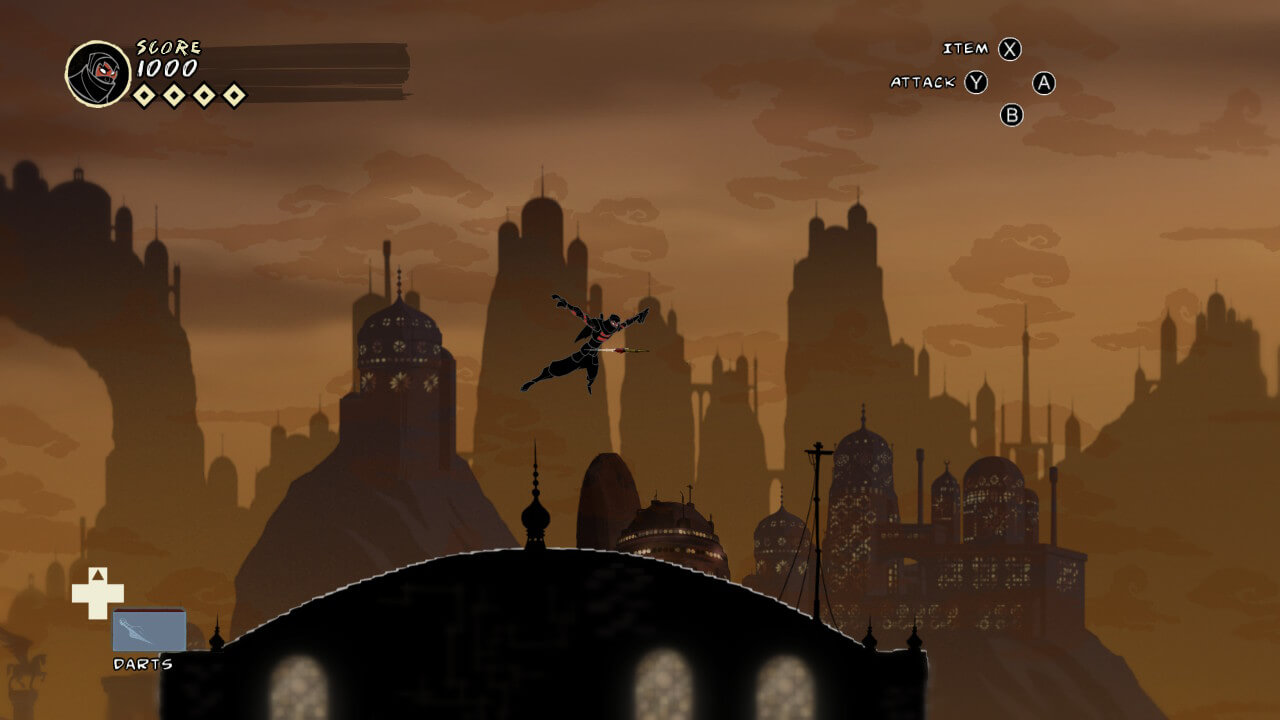Image resolution: width=1280 pixels, height=720 pixels.
Task: Click the white item selector cross
Action: click(97, 594)
